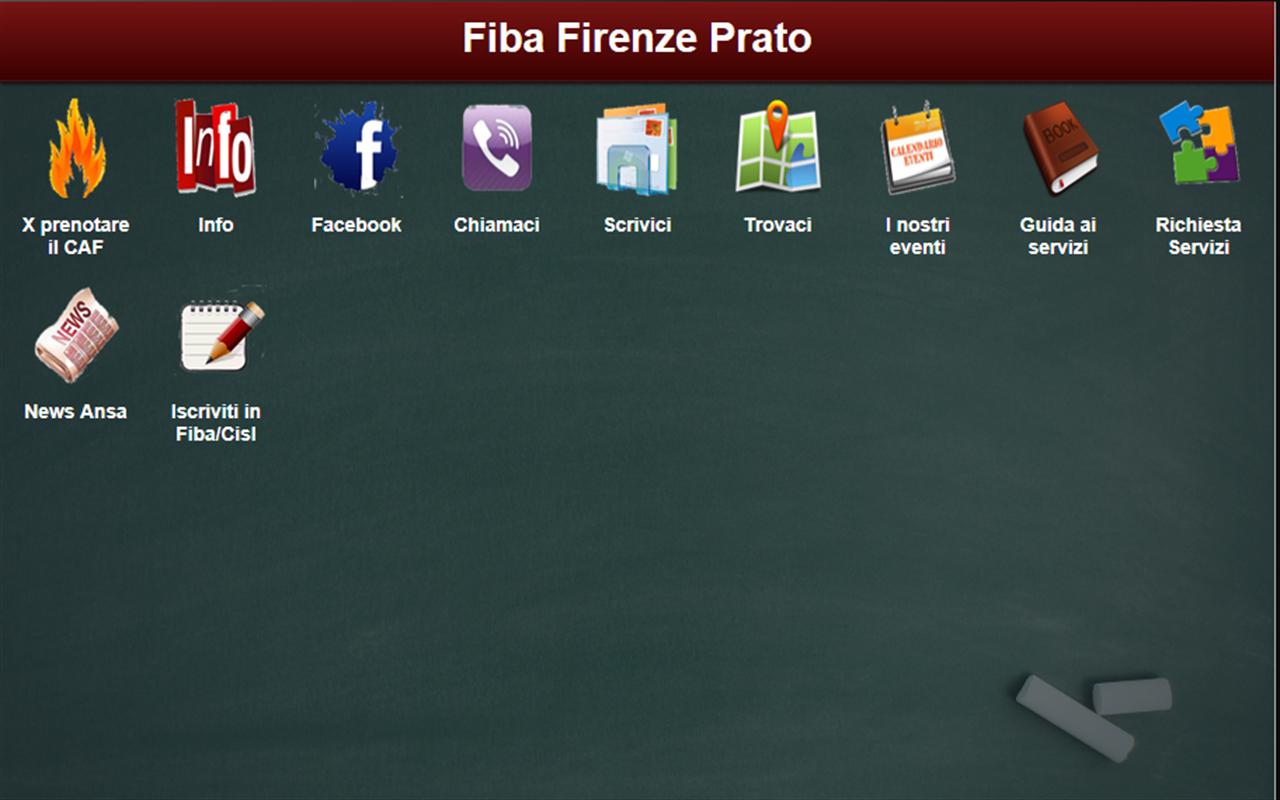Select the Info icon
This screenshot has height=800, width=1280.
pos(216,150)
